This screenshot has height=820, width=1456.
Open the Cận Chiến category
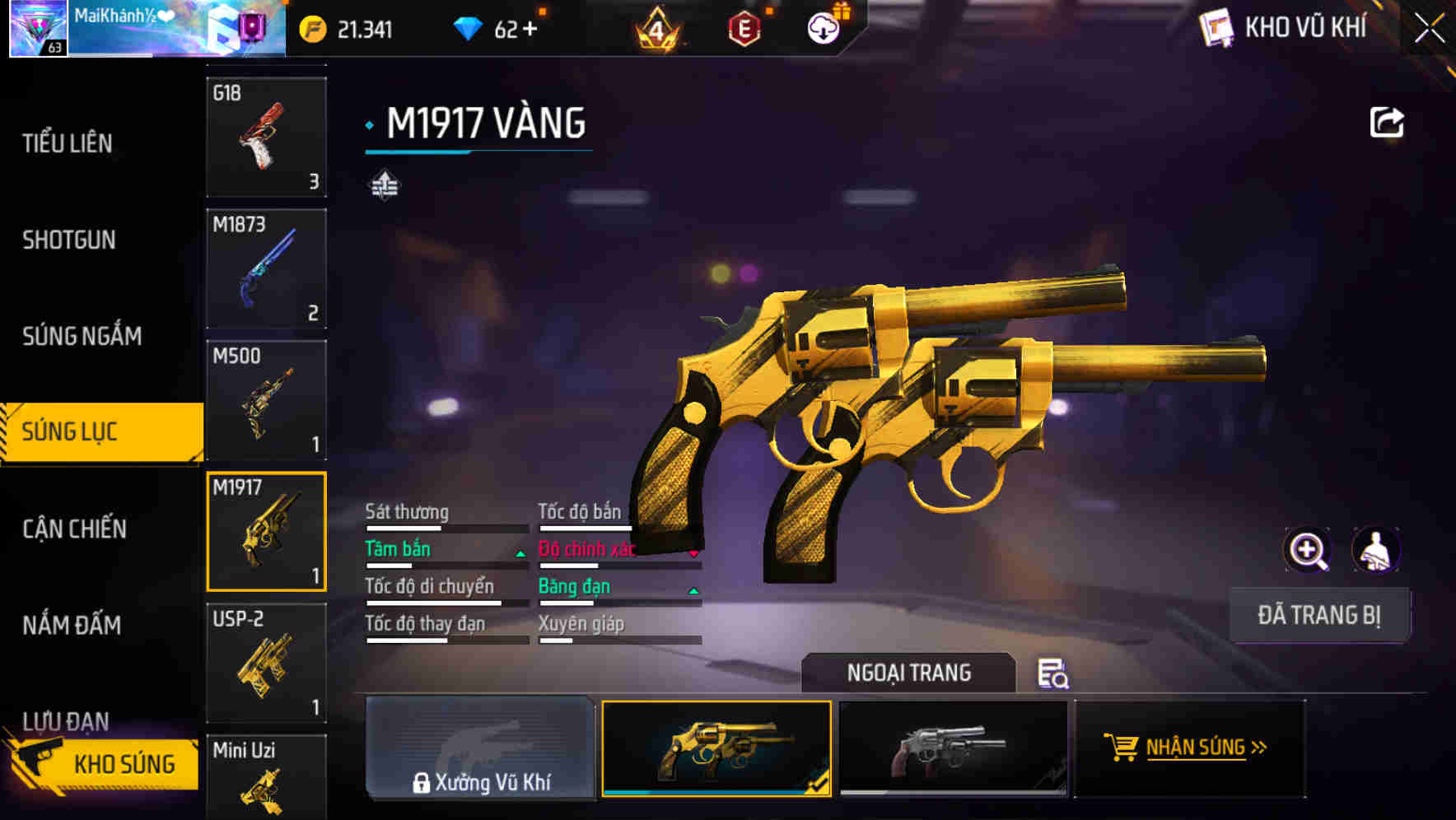click(72, 530)
